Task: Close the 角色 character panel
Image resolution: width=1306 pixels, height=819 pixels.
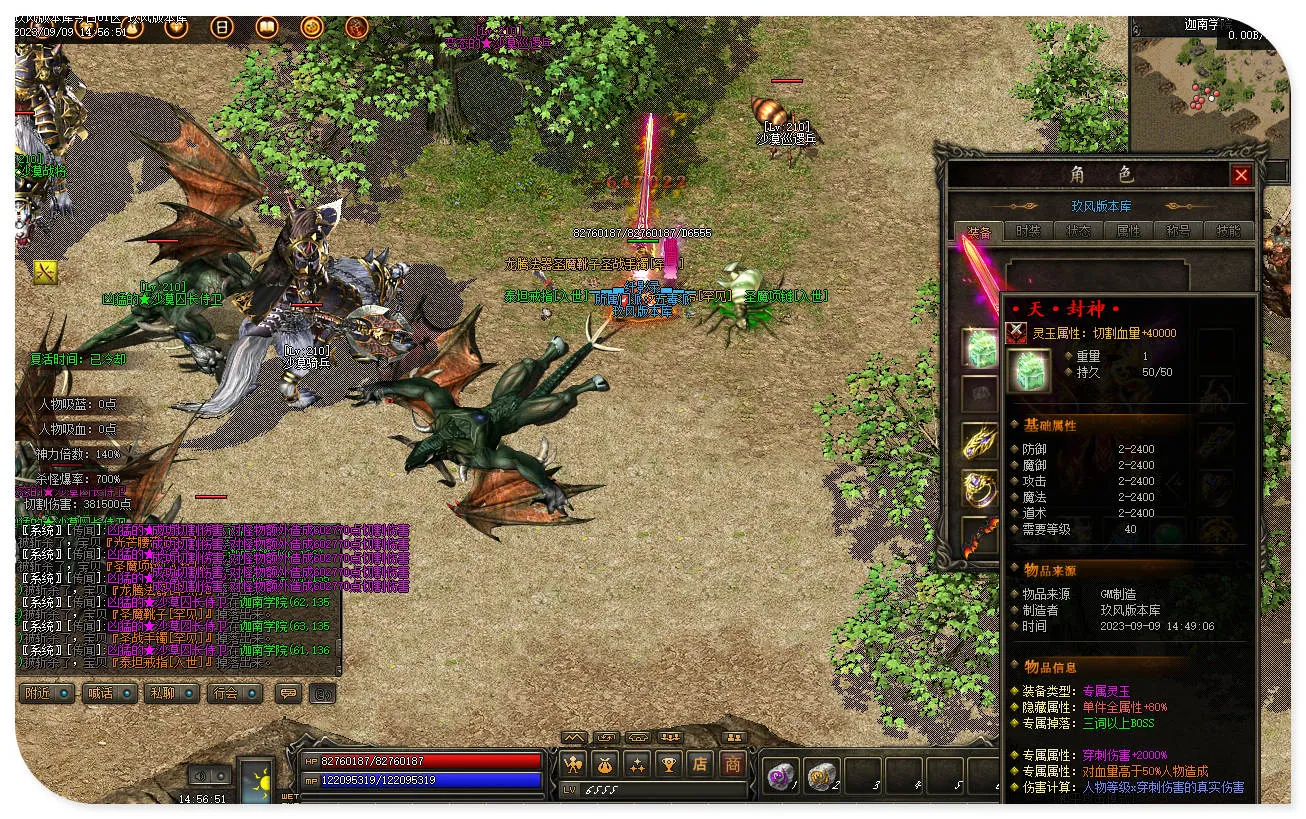Action: pyautogui.click(x=1241, y=176)
